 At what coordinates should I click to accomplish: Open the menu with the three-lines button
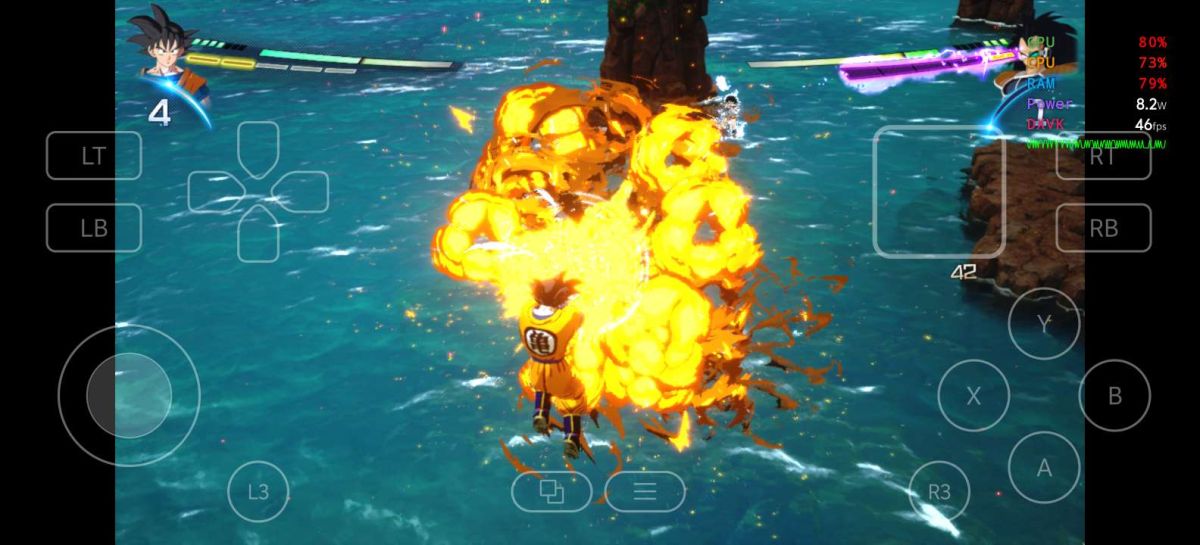pyautogui.click(x=645, y=491)
